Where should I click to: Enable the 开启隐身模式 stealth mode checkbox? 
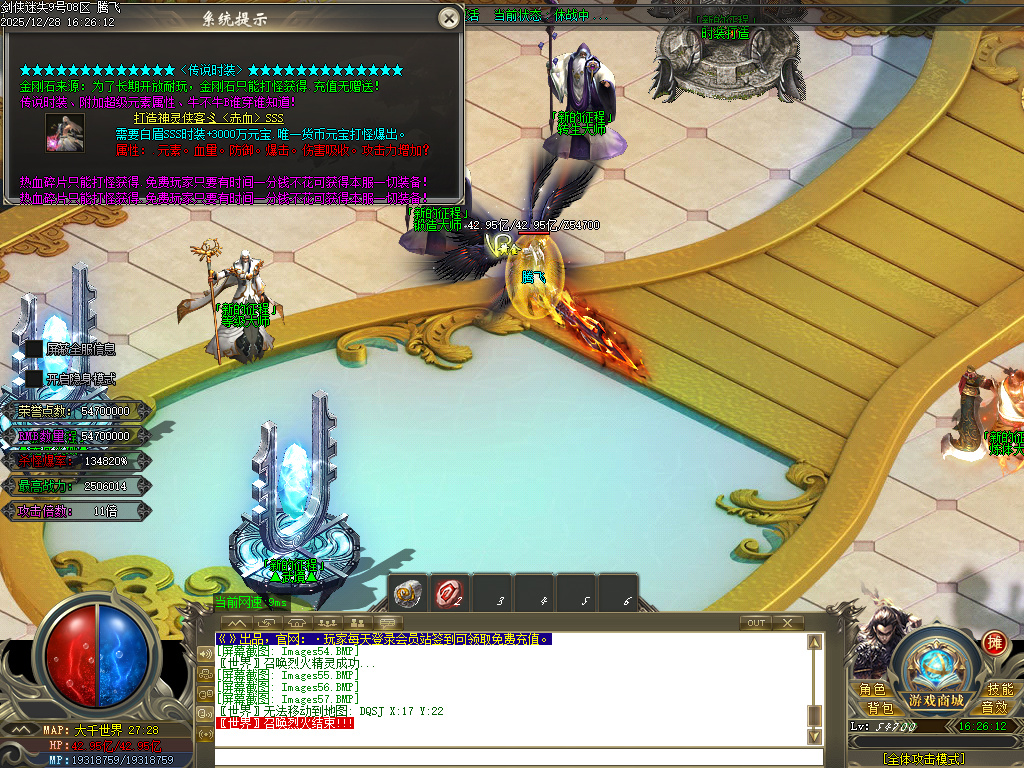pyautogui.click(x=35, y=379)
